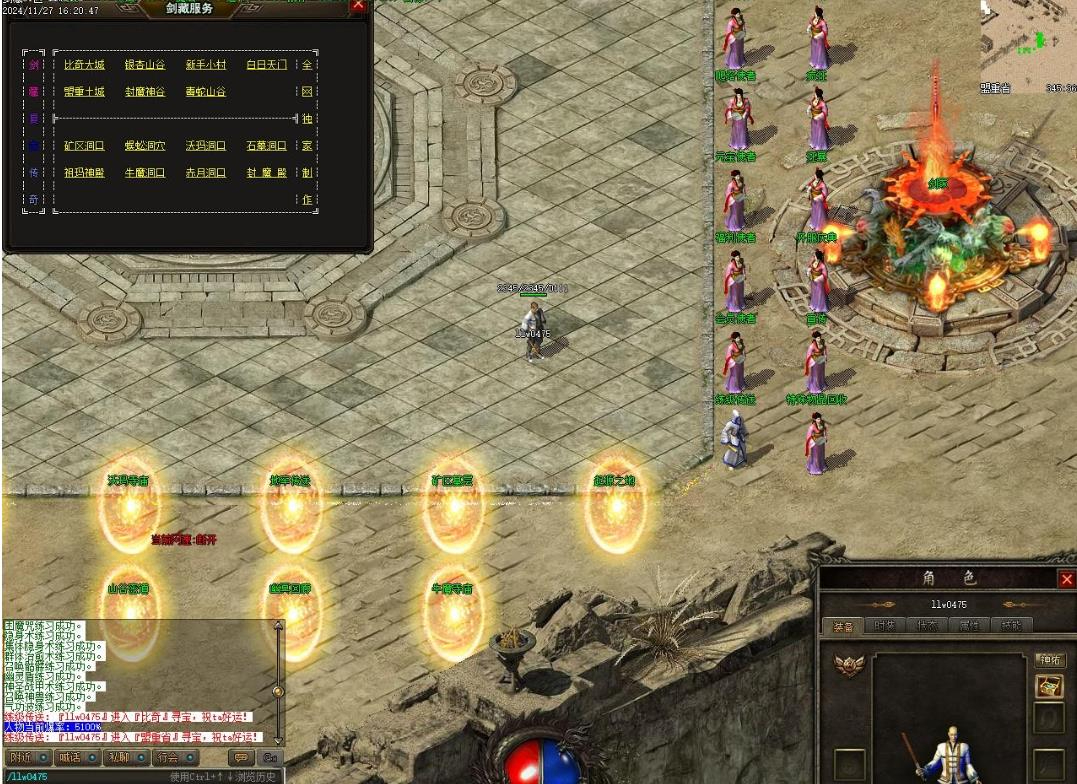Teleport to 祖玛神殿

[84, 173]
